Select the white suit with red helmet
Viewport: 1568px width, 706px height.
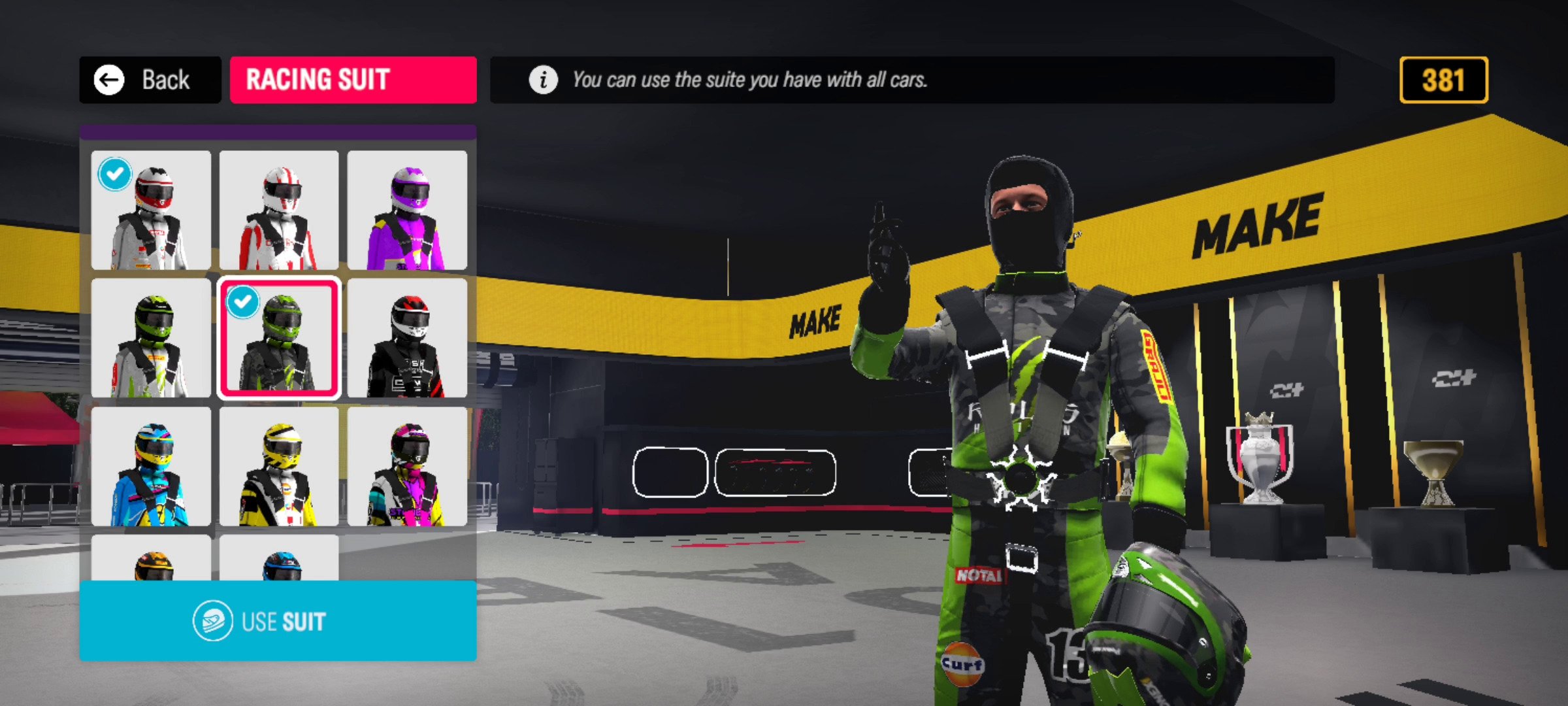pos(151,210)
